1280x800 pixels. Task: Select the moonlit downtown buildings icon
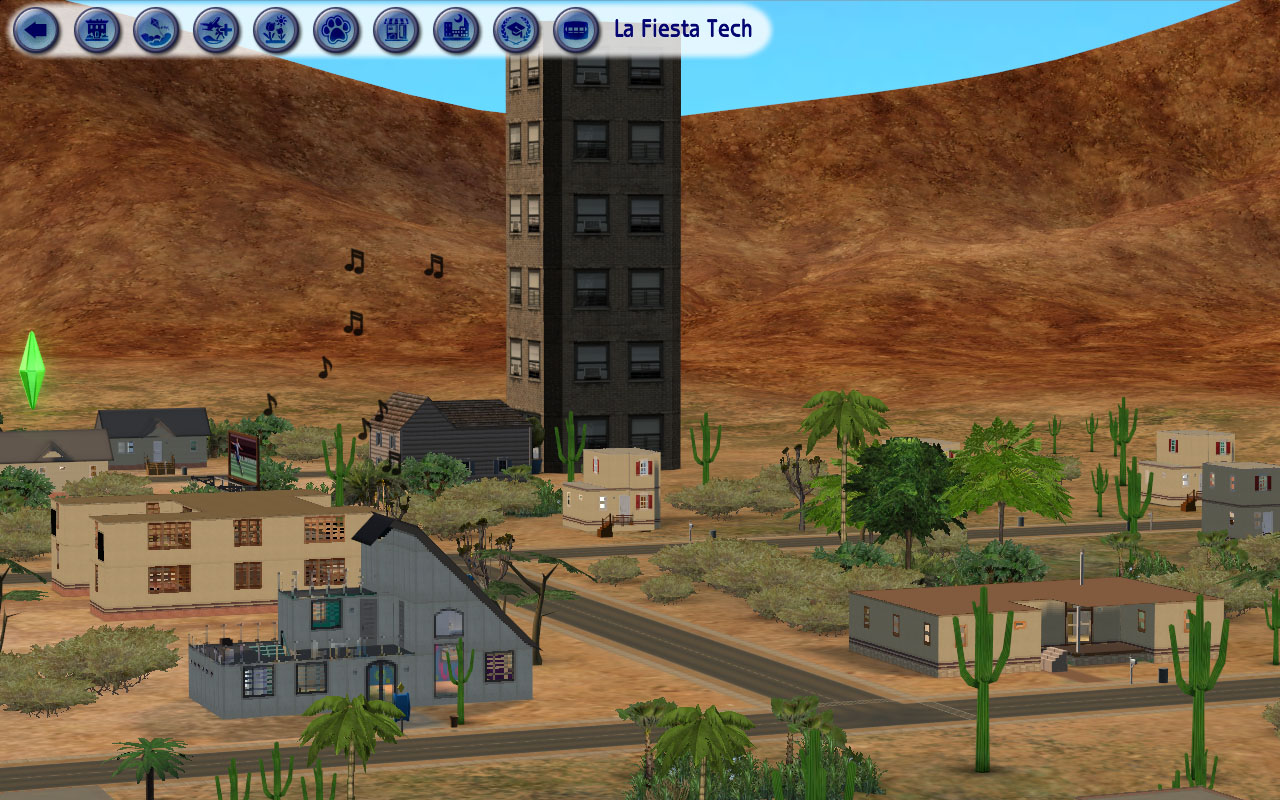coord(457,30)
